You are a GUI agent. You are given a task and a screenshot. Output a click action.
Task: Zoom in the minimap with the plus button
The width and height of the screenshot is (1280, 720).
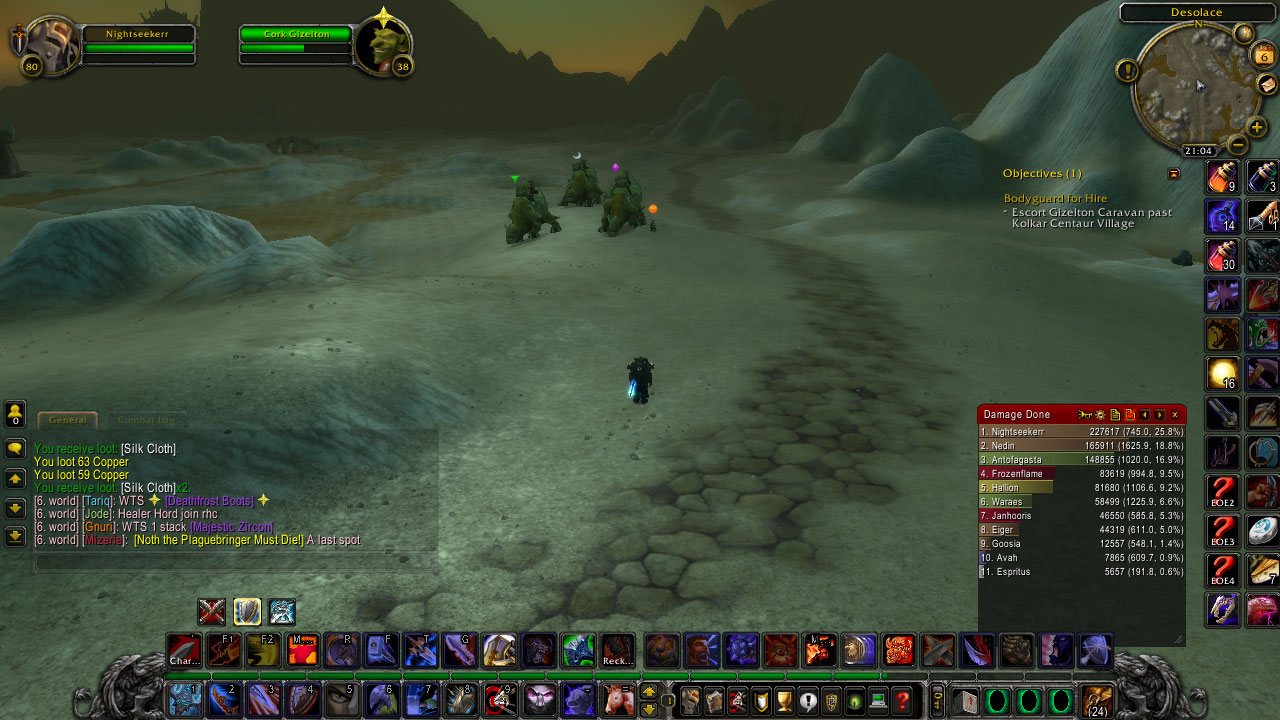tap(1257, 127)
